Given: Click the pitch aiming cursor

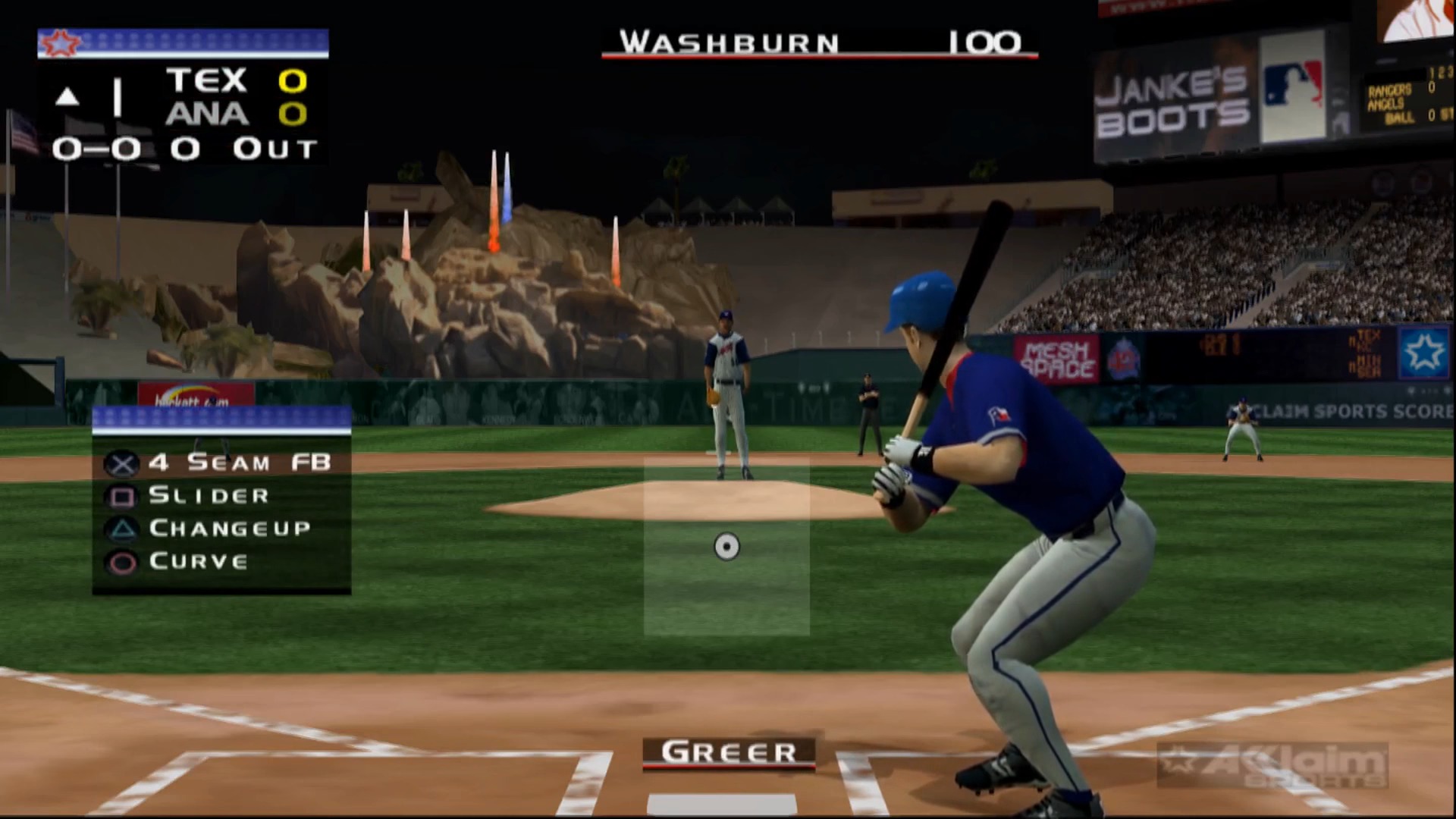Looking at the screenshot, I should (x=726, y=546).
